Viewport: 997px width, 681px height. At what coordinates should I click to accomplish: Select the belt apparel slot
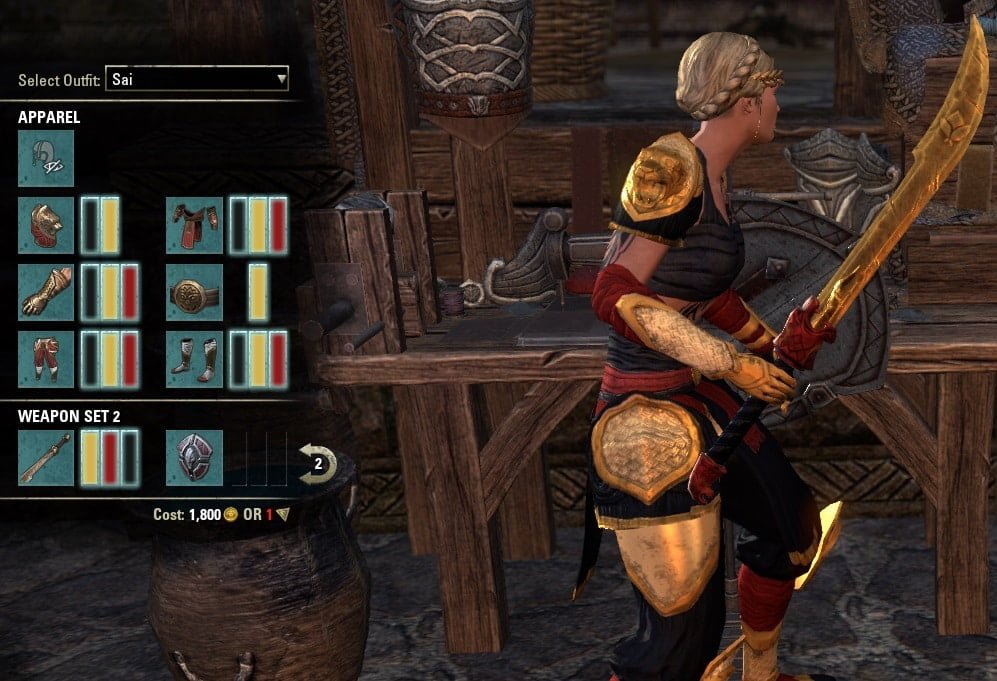[194, 292]
